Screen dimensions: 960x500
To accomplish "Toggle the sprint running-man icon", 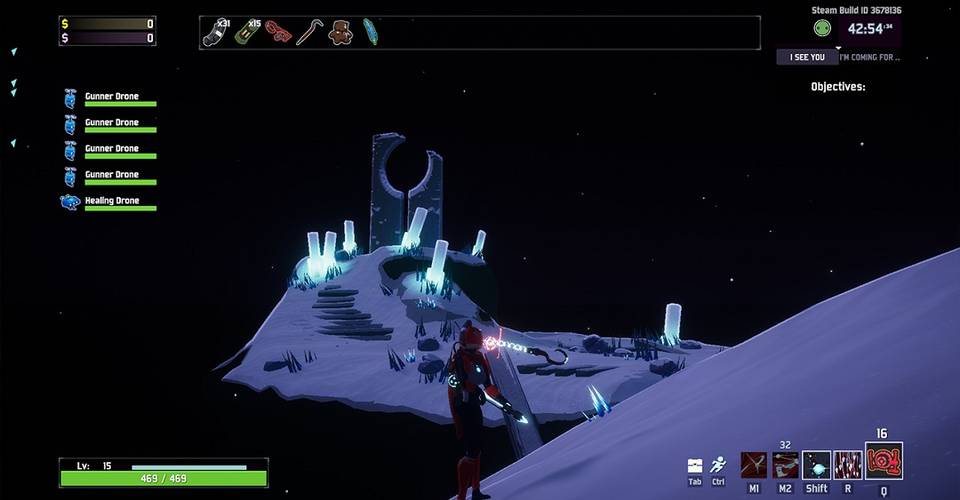I will 718,465.
